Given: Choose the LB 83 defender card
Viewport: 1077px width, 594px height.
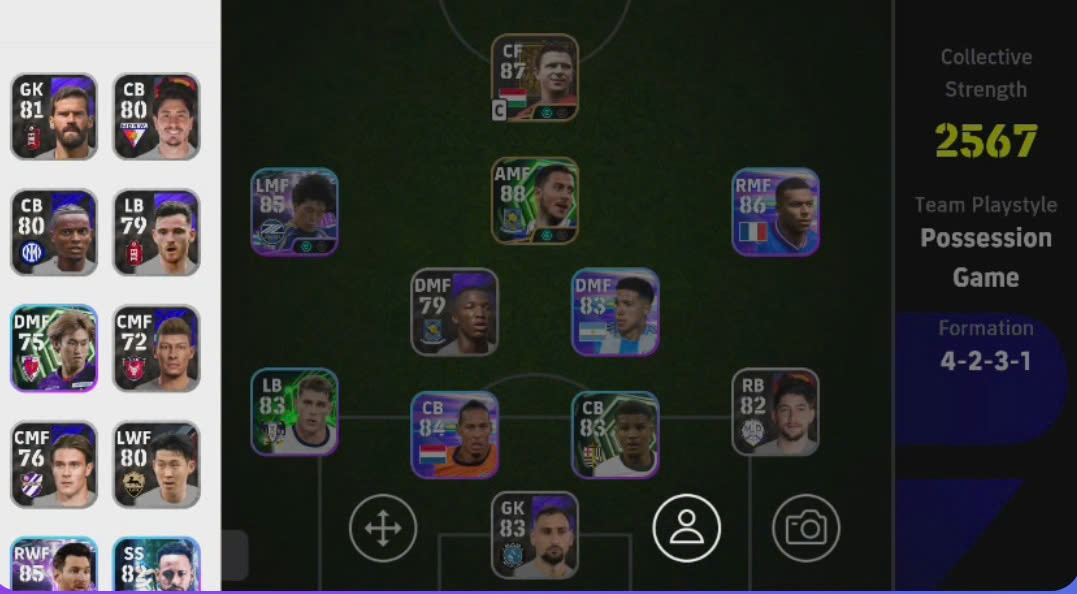Looking at the screenshot, I should click(294, 412).
